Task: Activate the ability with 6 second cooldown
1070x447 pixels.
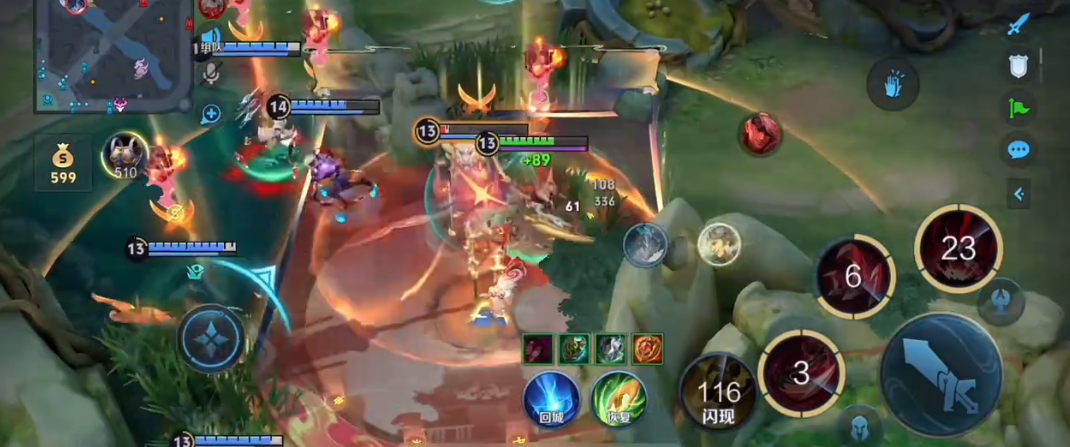Action: click(853, 277)
